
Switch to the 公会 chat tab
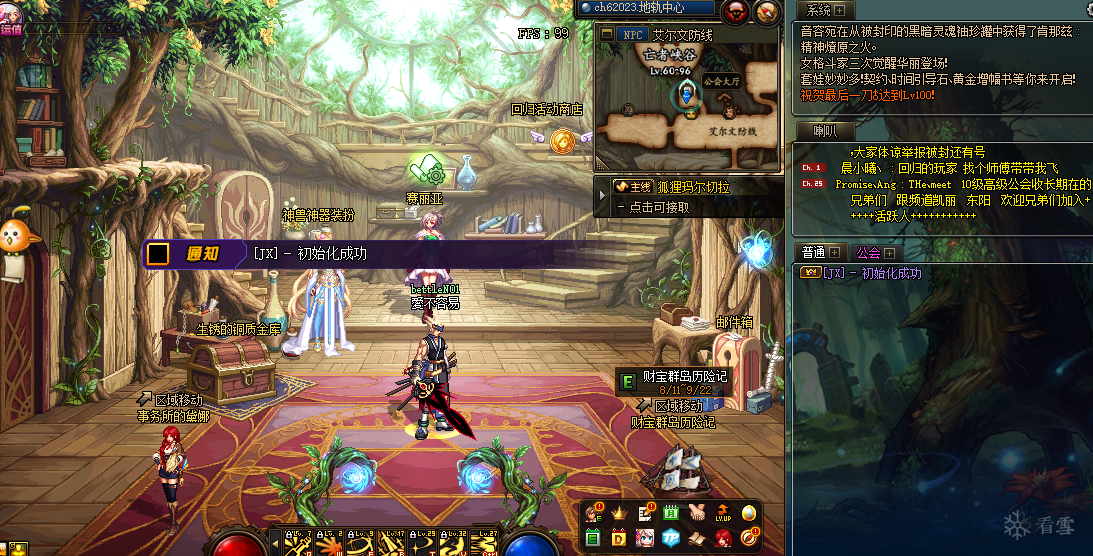pyautogui.click(x=868, y=252)
